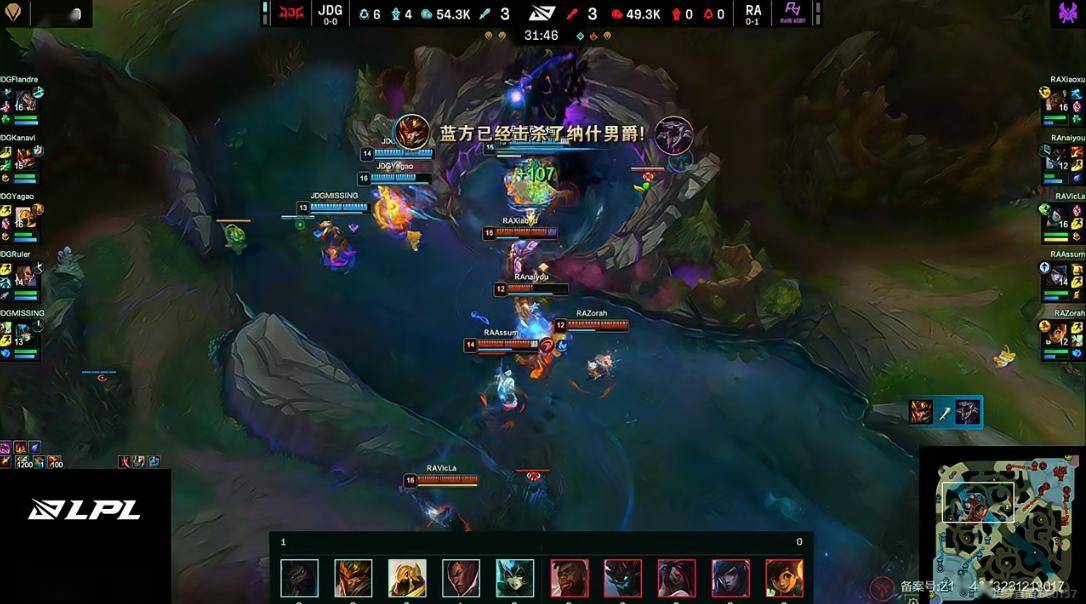Viewport: 1086px width, 604px height.
Task: Click the Baron kill feed notification
Action: click(x=543, y=133)
